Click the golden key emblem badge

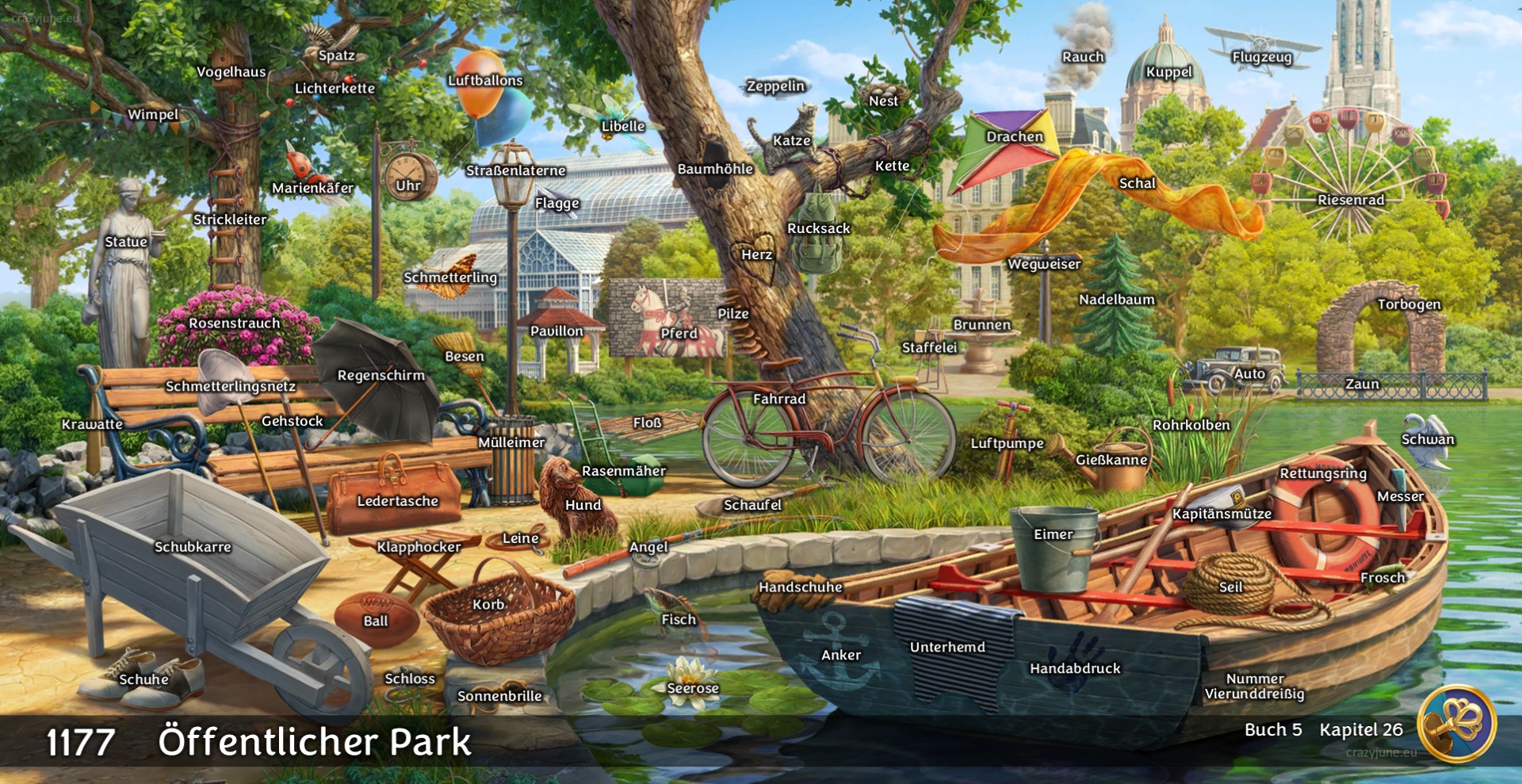[x=1456, y=723]
